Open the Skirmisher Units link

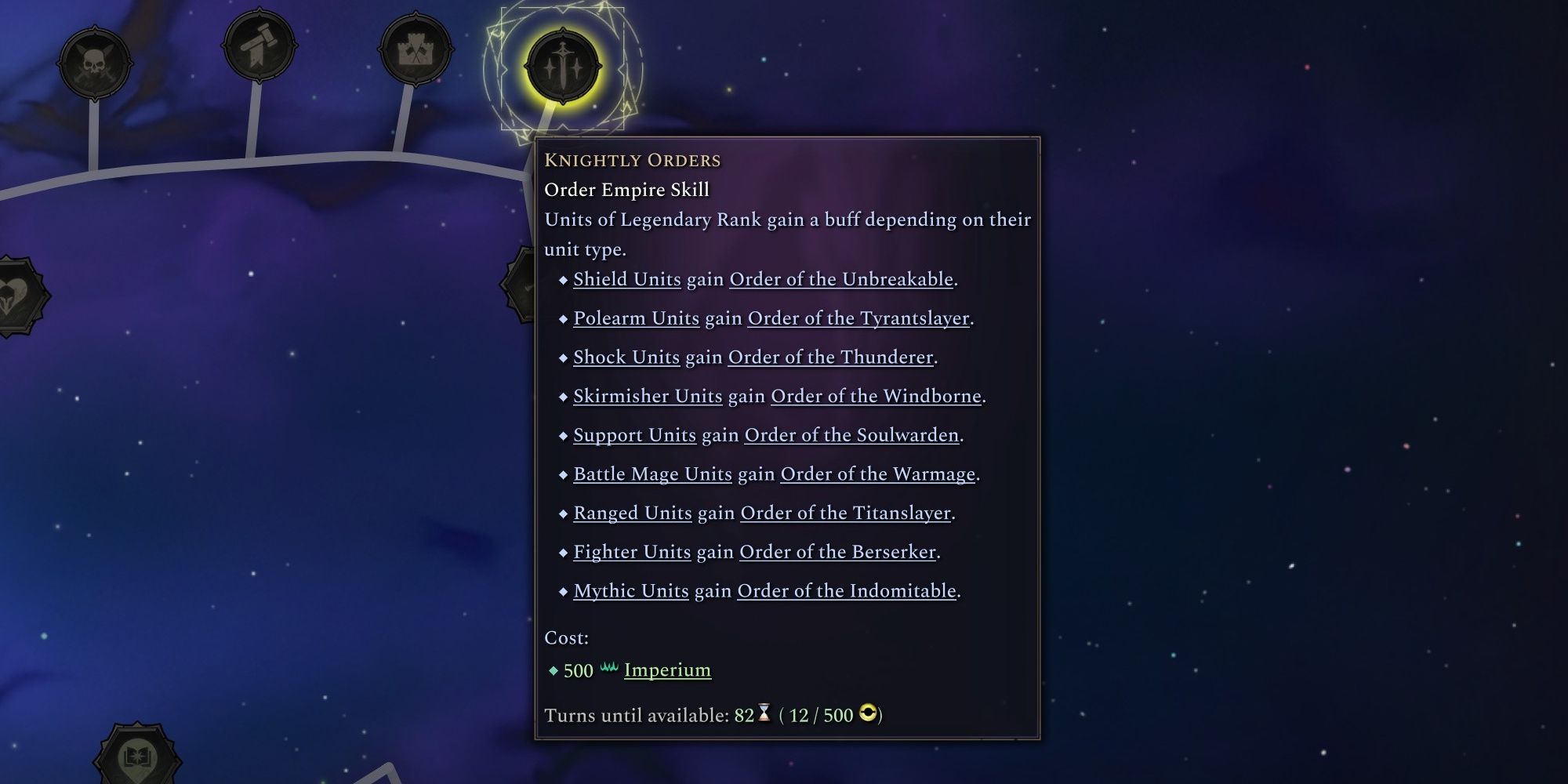coord(646,396)
